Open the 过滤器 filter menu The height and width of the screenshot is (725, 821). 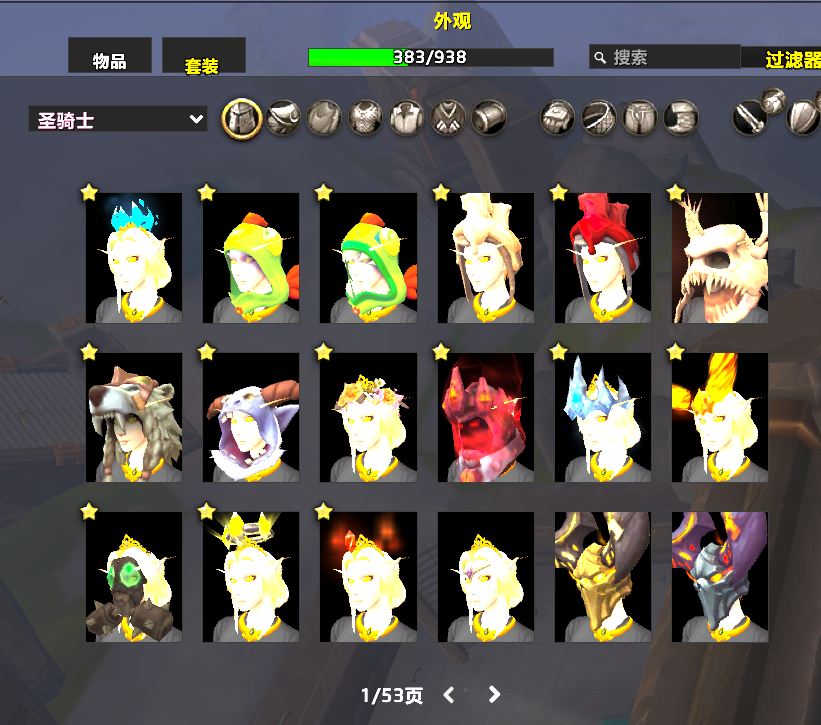click(792, 59)
